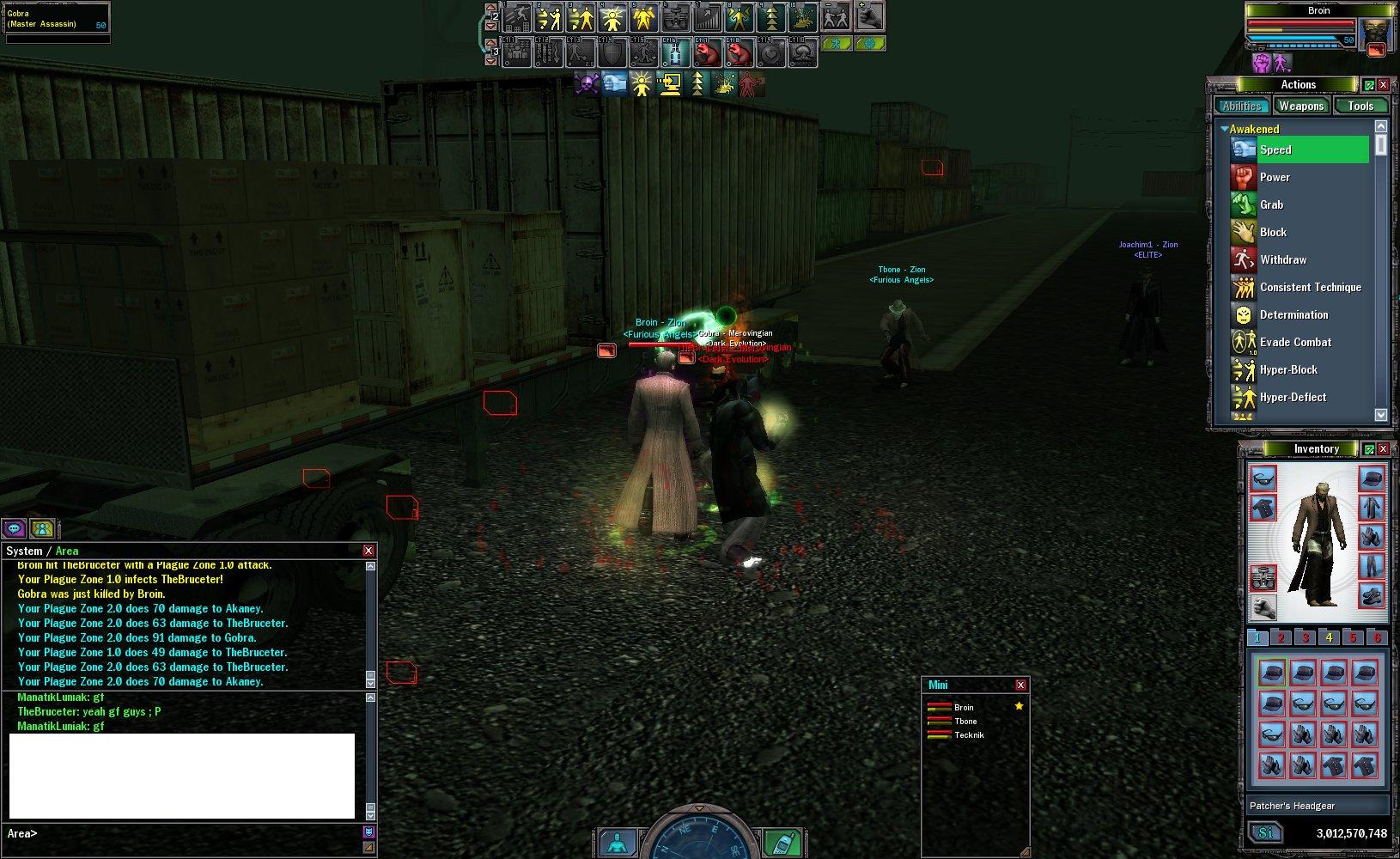Show the Abilities tab
The height and width of the screenshot is (859, 1400).
tap(1242, 106)
